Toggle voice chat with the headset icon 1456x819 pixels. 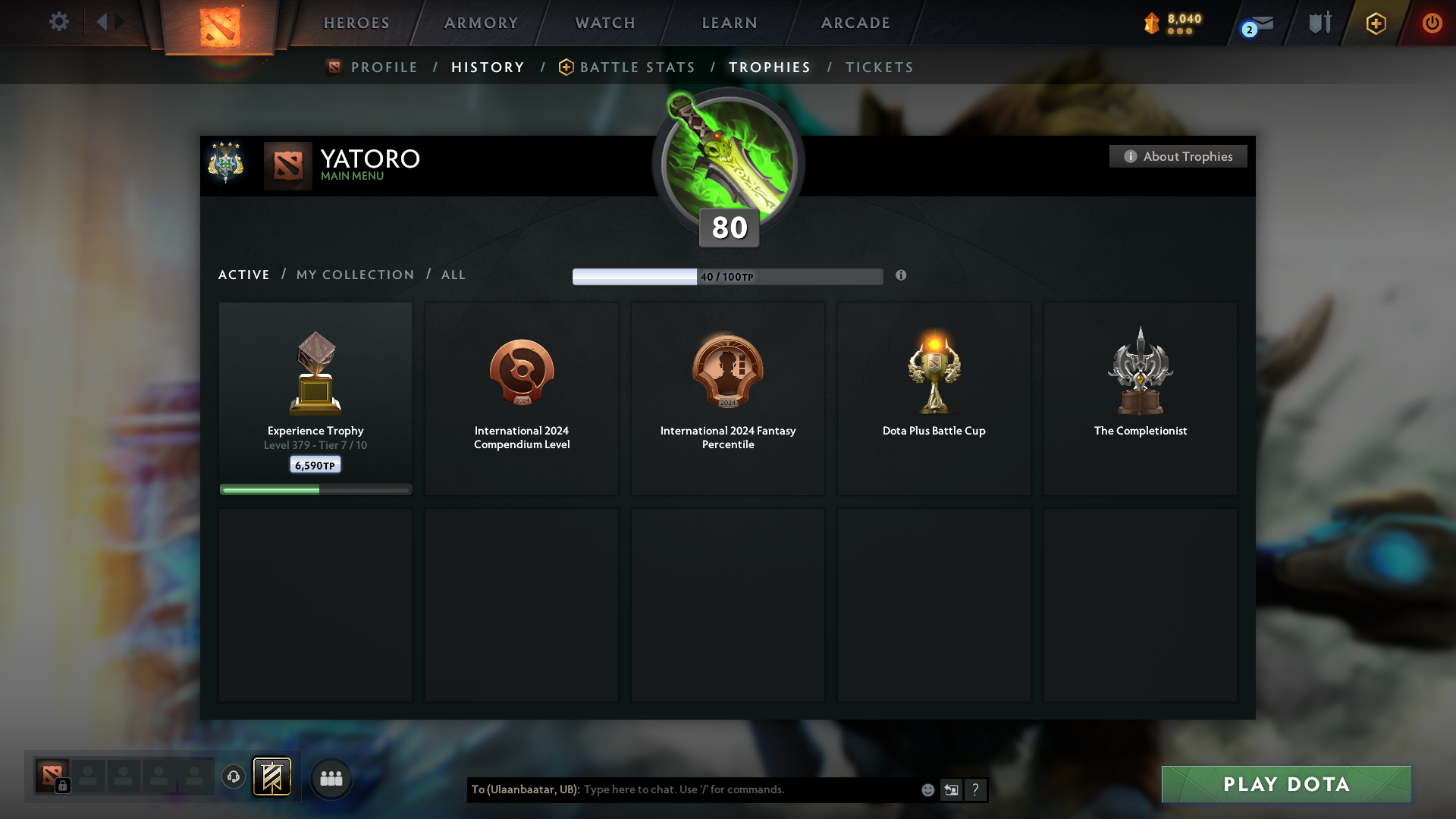[234, 777]
